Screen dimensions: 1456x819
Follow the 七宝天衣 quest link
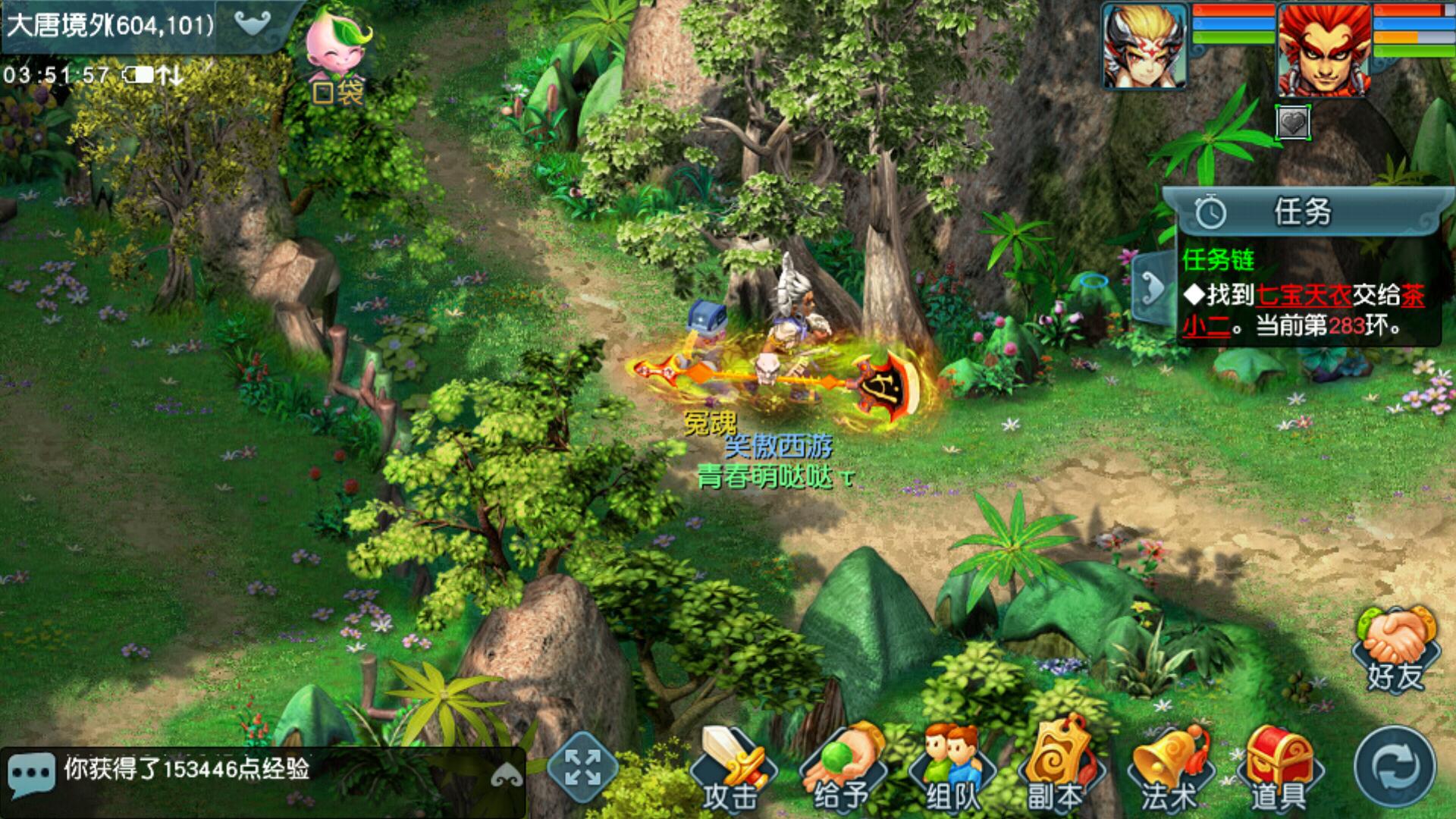click(x=1303, y=295)
